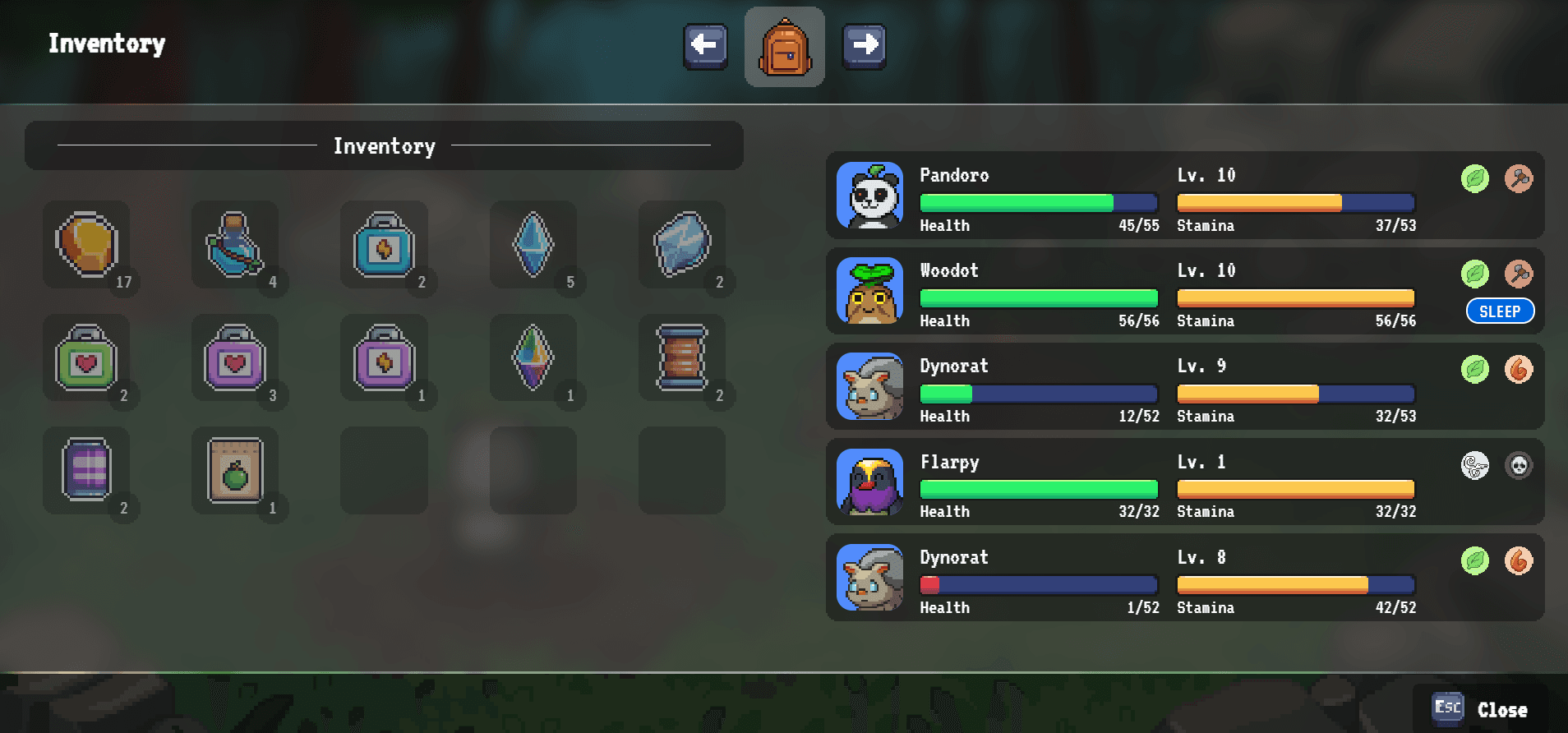Screen dimensions: 1568x733
Task: Select the backpack inventory tab
Action: [x=784, y=47]
